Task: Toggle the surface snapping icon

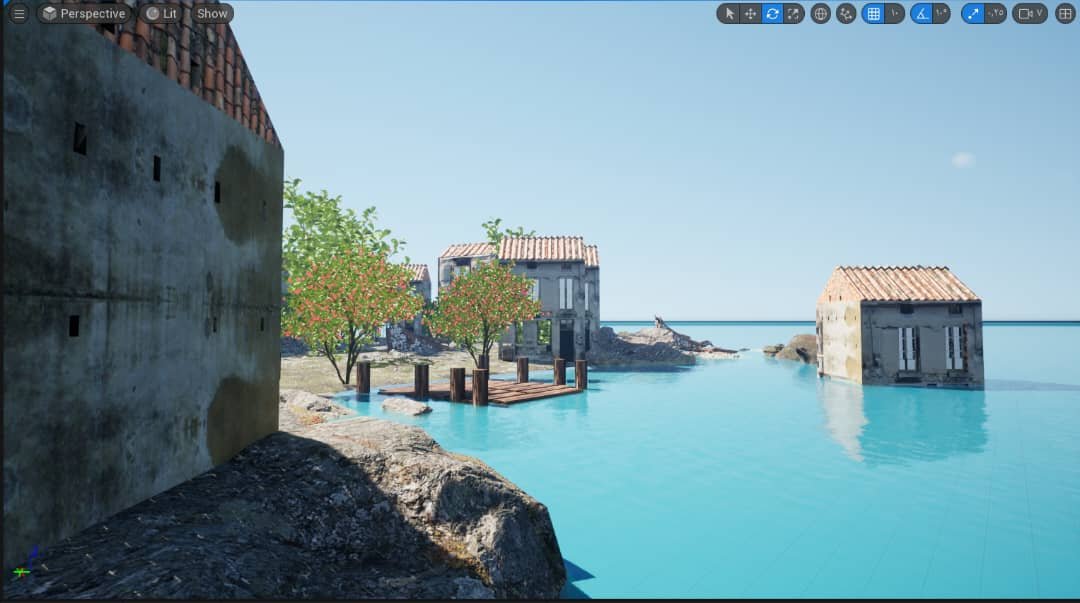Action: [846, 14]
